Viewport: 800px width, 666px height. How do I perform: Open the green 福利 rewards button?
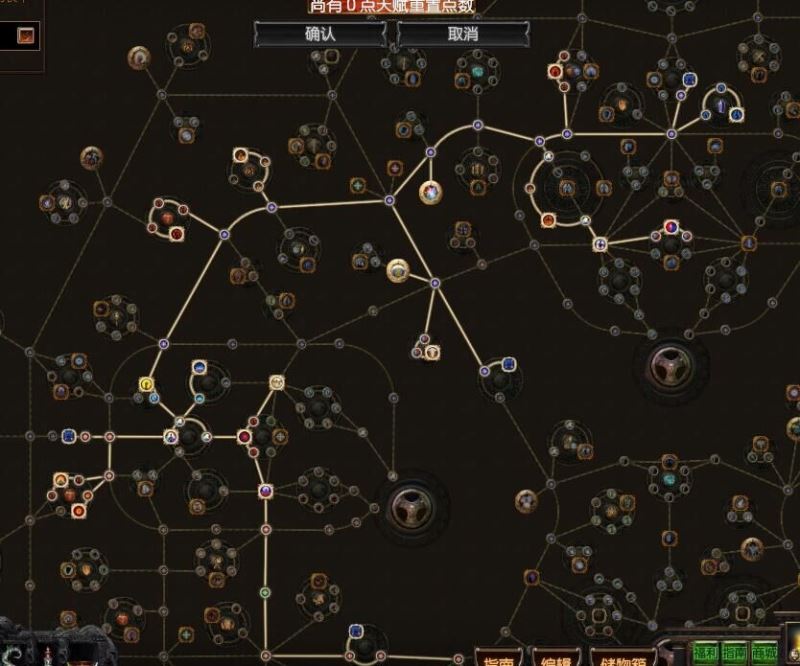(706, 650)
